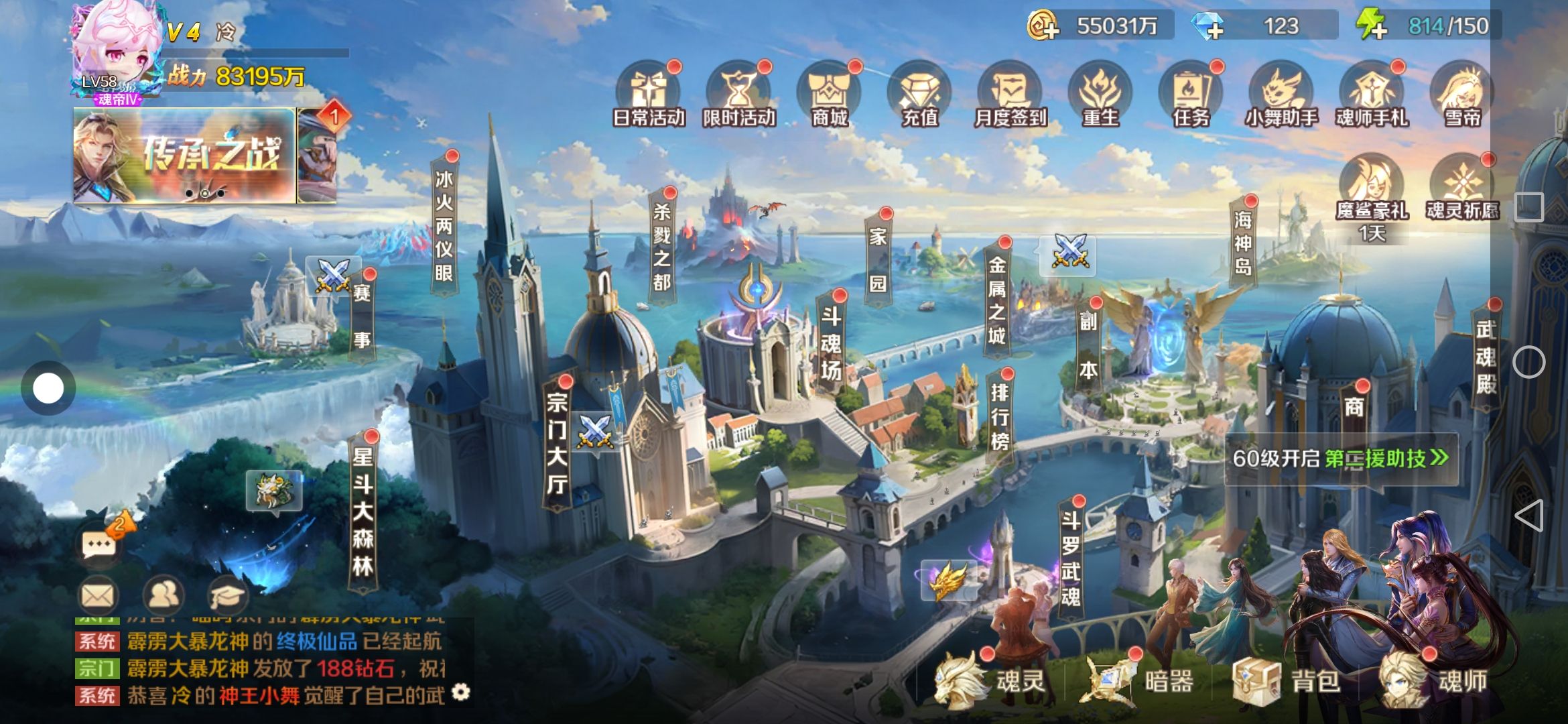
Task: Open the 魂师 soul master menu
Action: click(x=1434, y=681)
